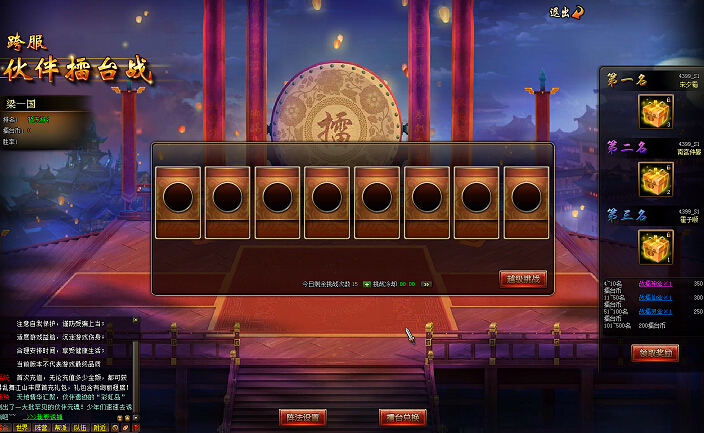Select the first place gold gift box
704x433 pixels.
tap(654, 112)
